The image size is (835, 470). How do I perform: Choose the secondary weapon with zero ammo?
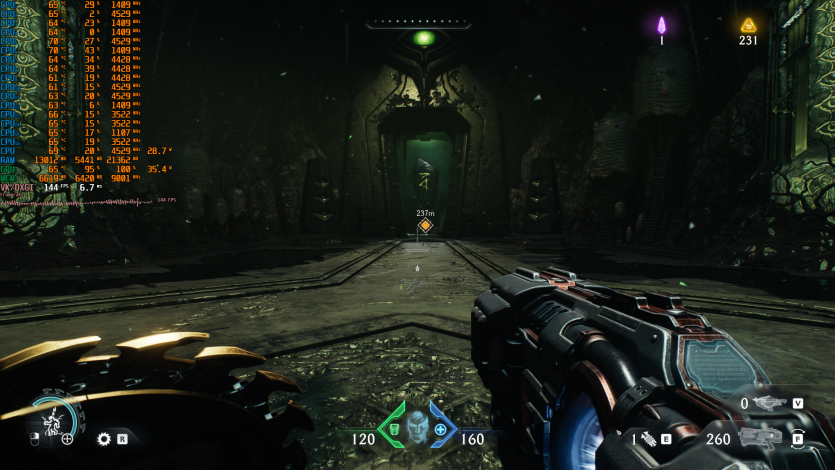[x=769, y=403]
